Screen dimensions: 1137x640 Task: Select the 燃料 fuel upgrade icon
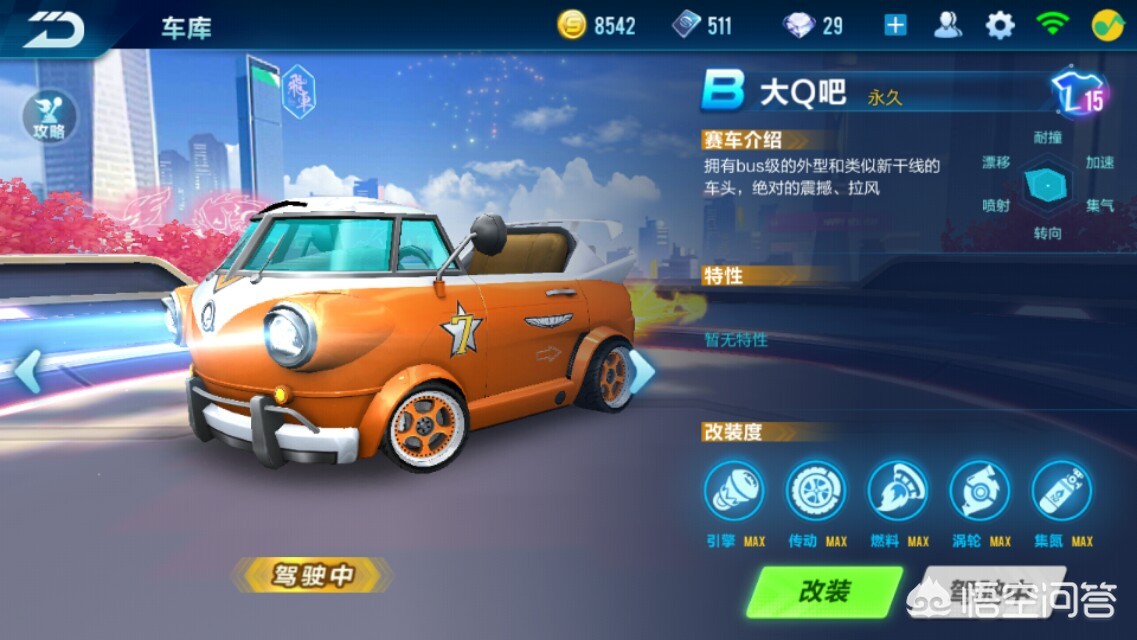(898, 491)
